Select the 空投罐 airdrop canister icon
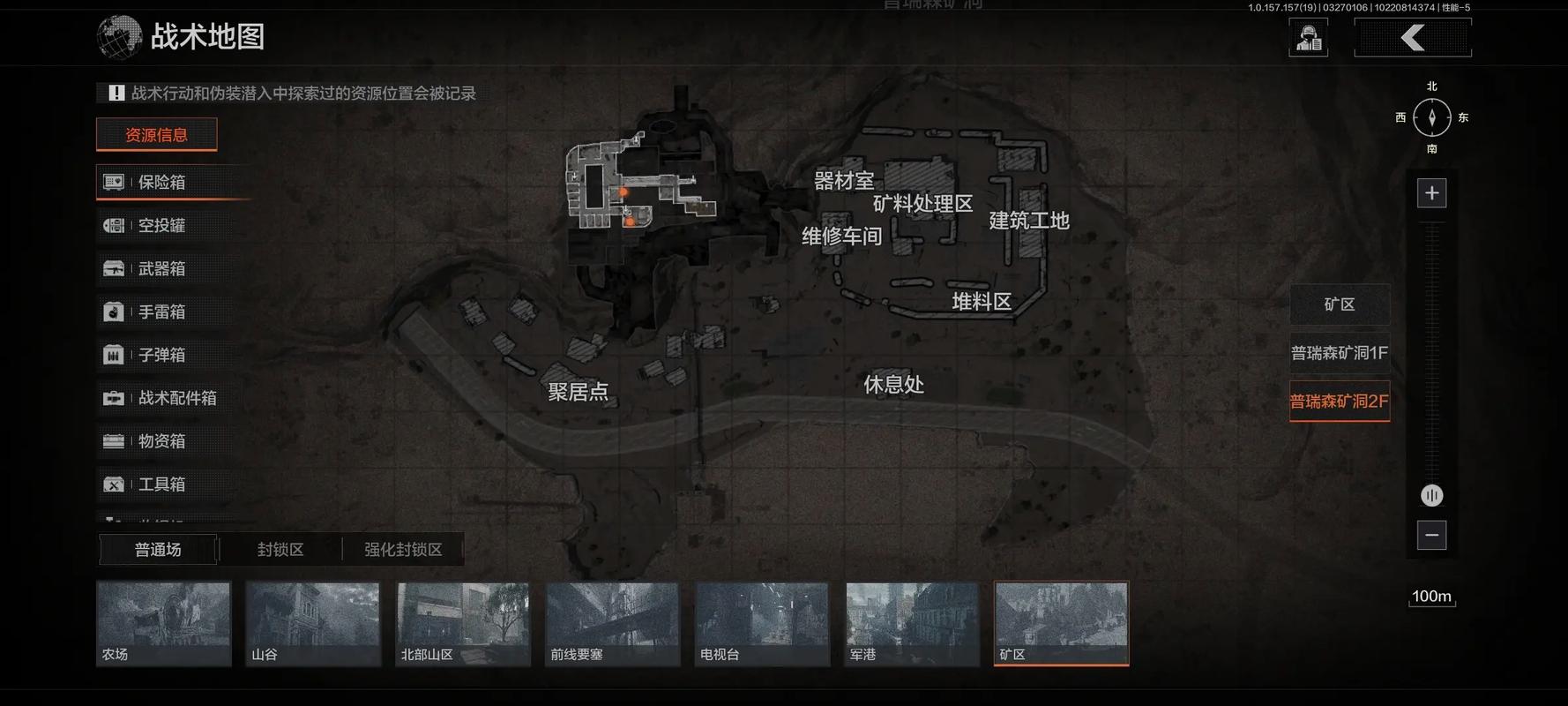The image size is (1568, 706). click(113, 225)
